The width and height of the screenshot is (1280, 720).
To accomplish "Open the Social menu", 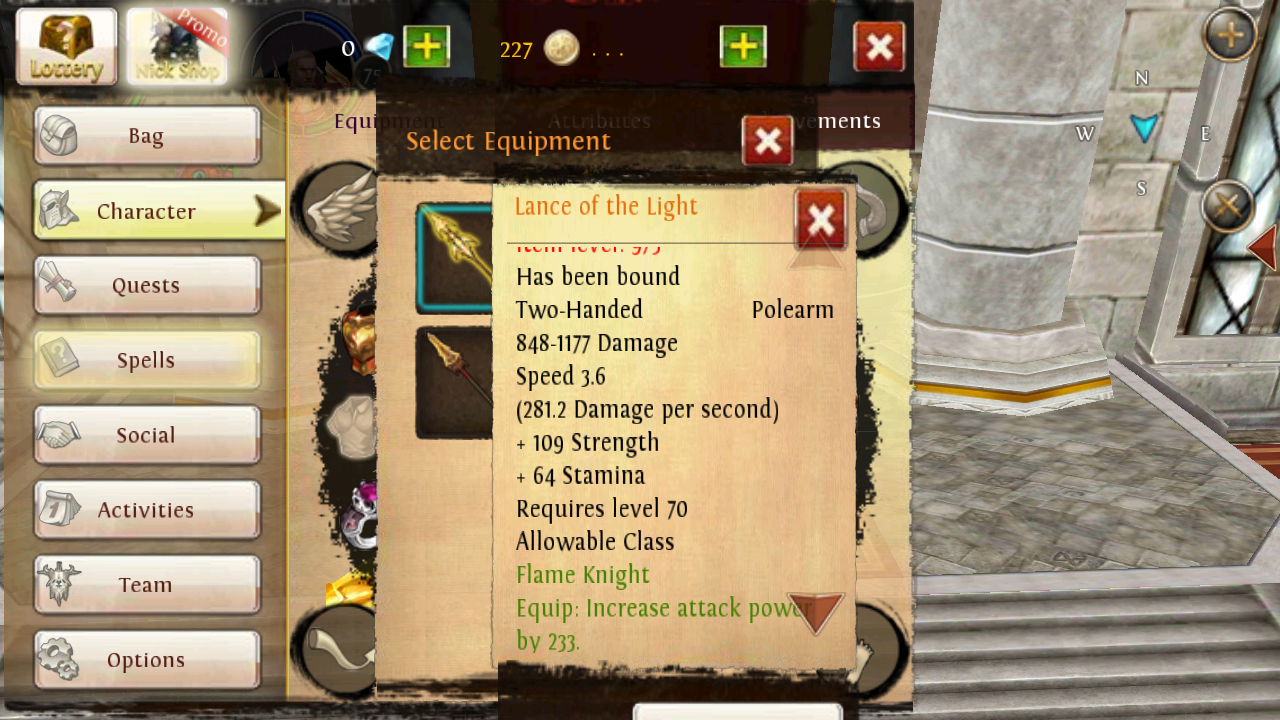I will click(147, 435).
